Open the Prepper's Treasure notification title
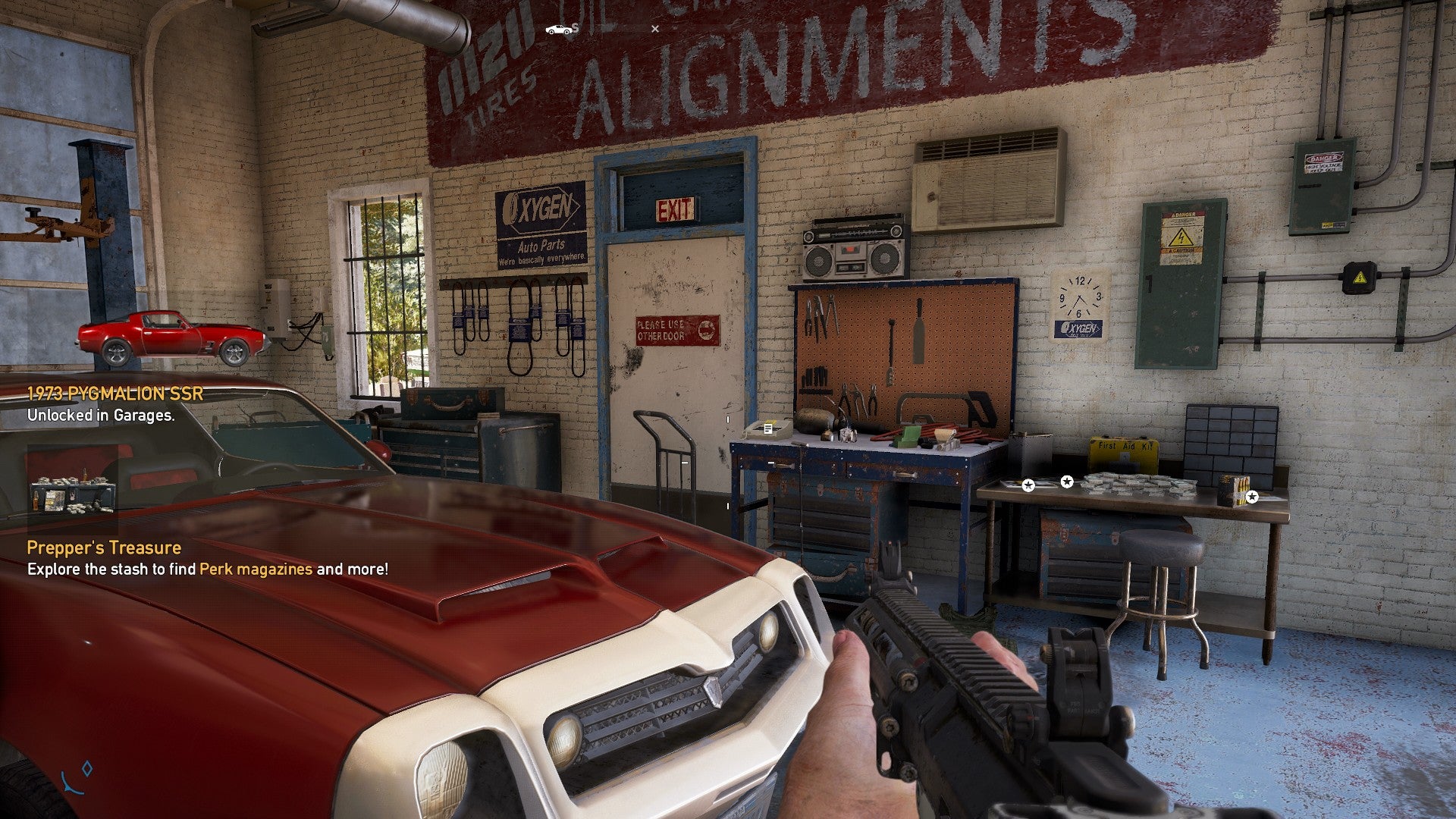Viewport: 1456px width, 819px height. pyautogui.click(x=104, y=548)
